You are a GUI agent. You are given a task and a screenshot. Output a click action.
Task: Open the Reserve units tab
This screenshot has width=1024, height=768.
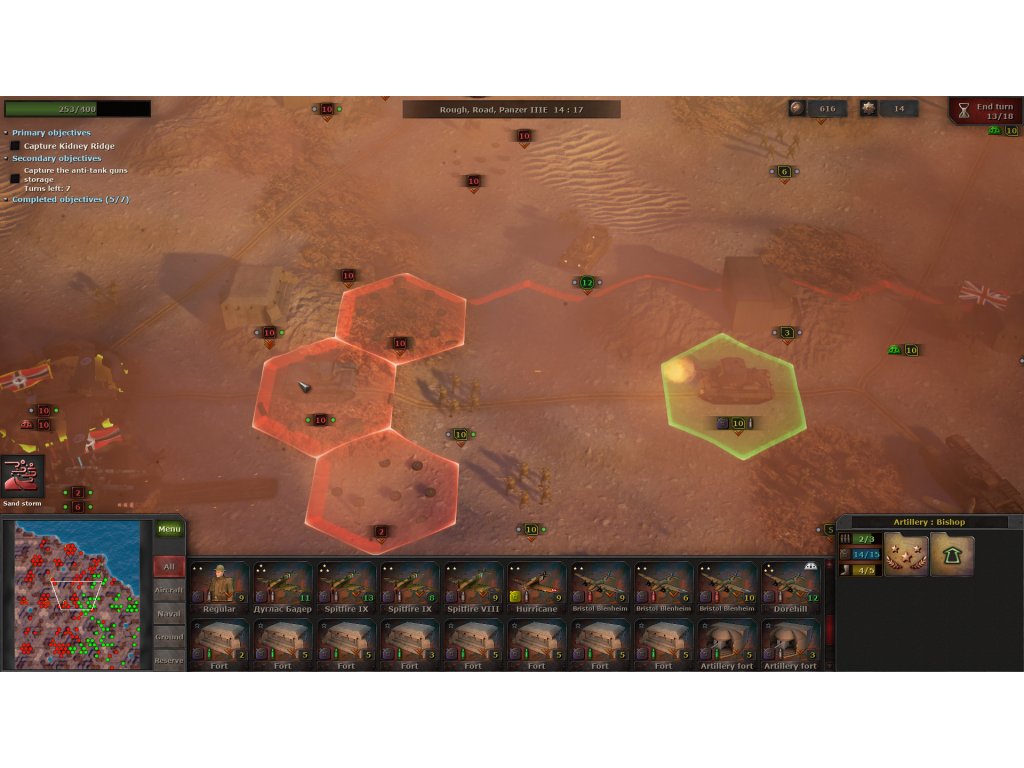tap(169, 659)
